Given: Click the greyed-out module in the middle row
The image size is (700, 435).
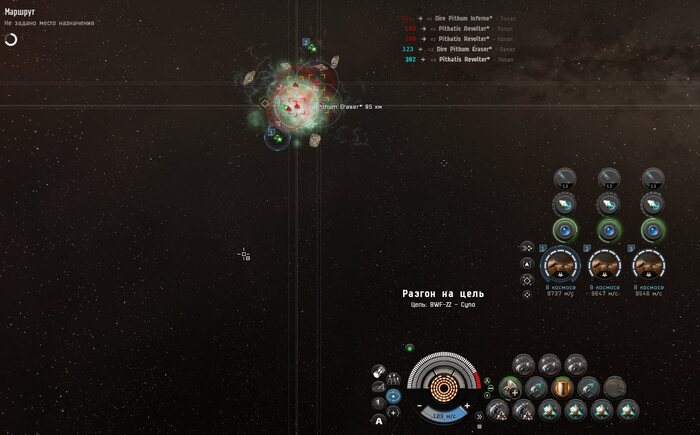Looking at the screenshot, I should click(x=614, y=387).
